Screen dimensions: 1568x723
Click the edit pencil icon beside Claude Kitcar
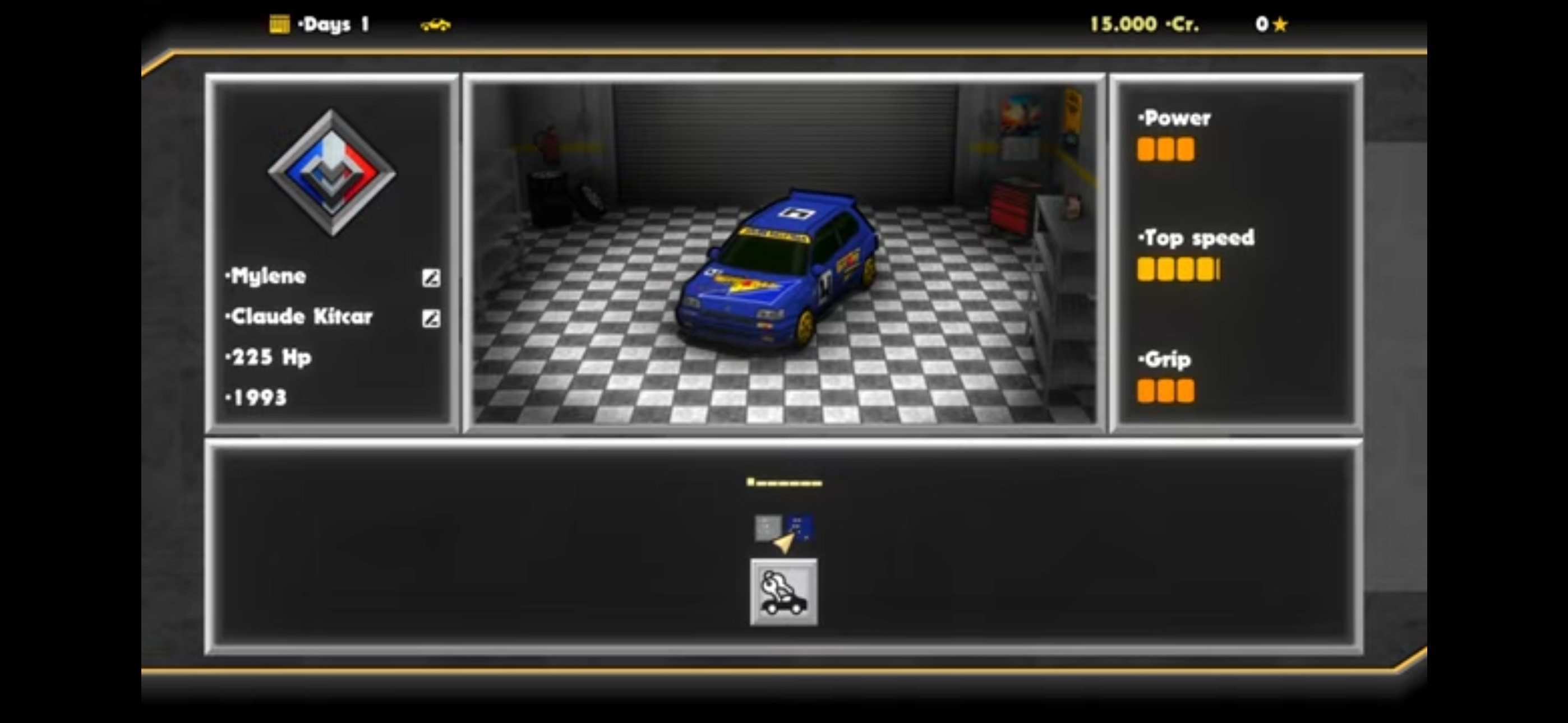(x=432, y=318)
